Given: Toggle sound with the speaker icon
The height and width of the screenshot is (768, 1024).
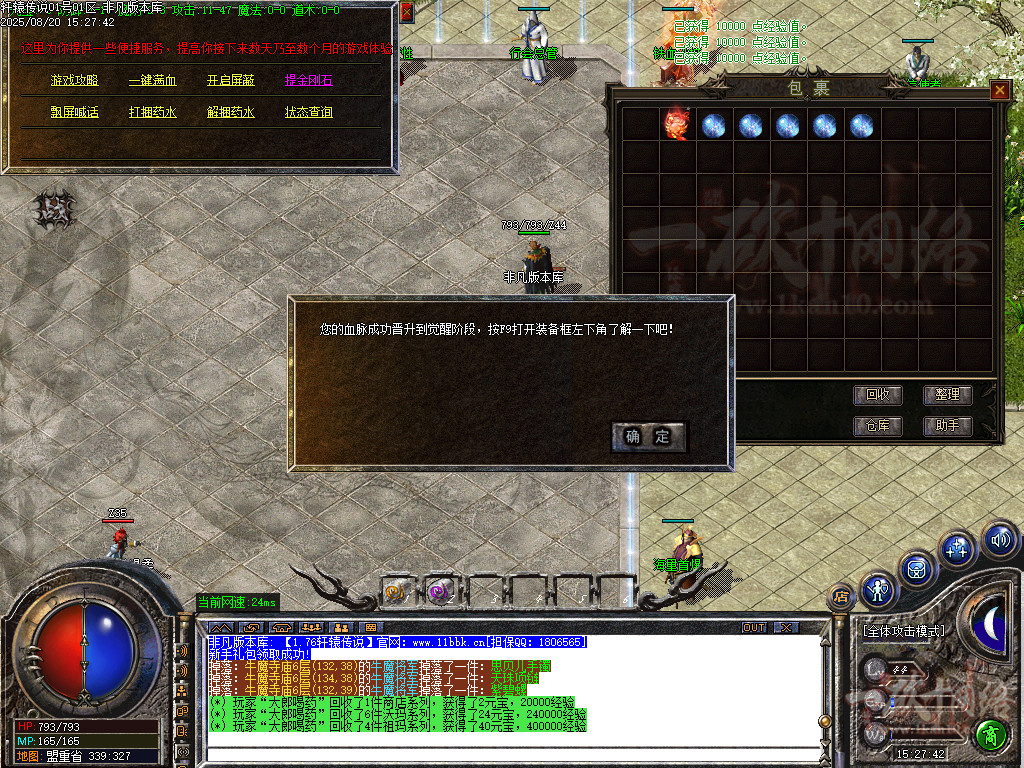Looking at the screenshot, I should [999, 540].
